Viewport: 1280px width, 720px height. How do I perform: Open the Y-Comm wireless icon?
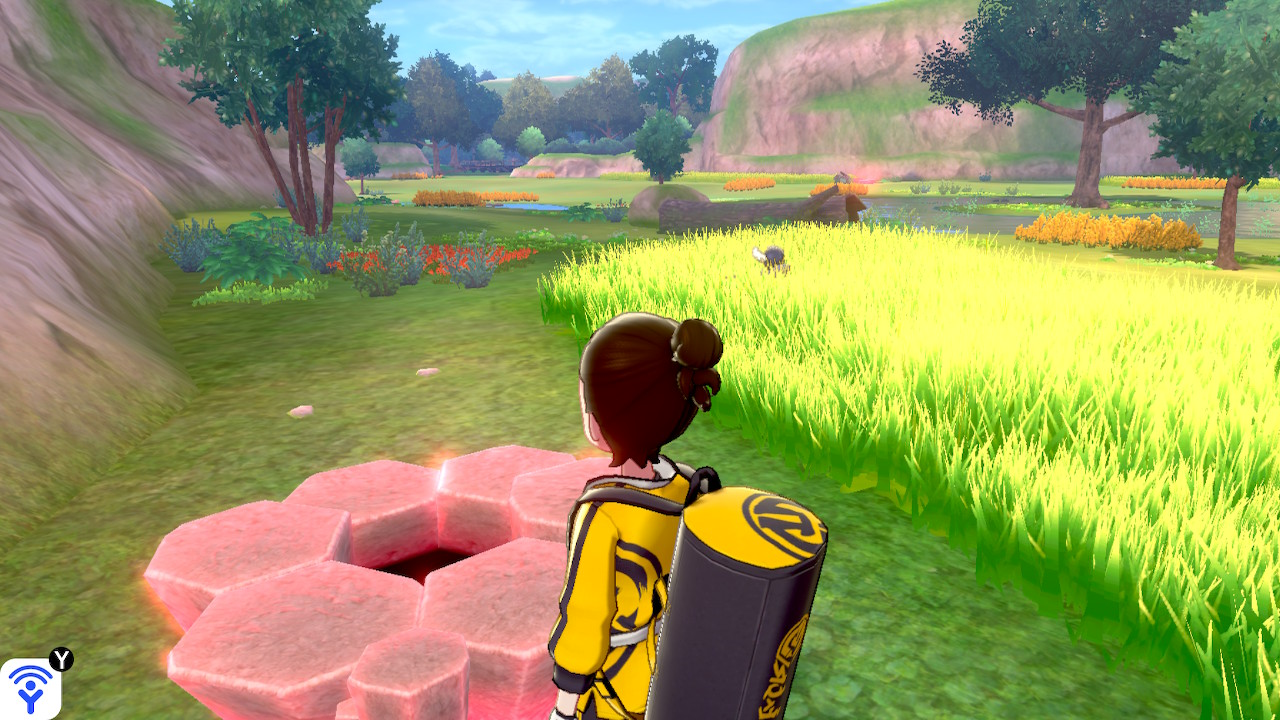(30, 688)
